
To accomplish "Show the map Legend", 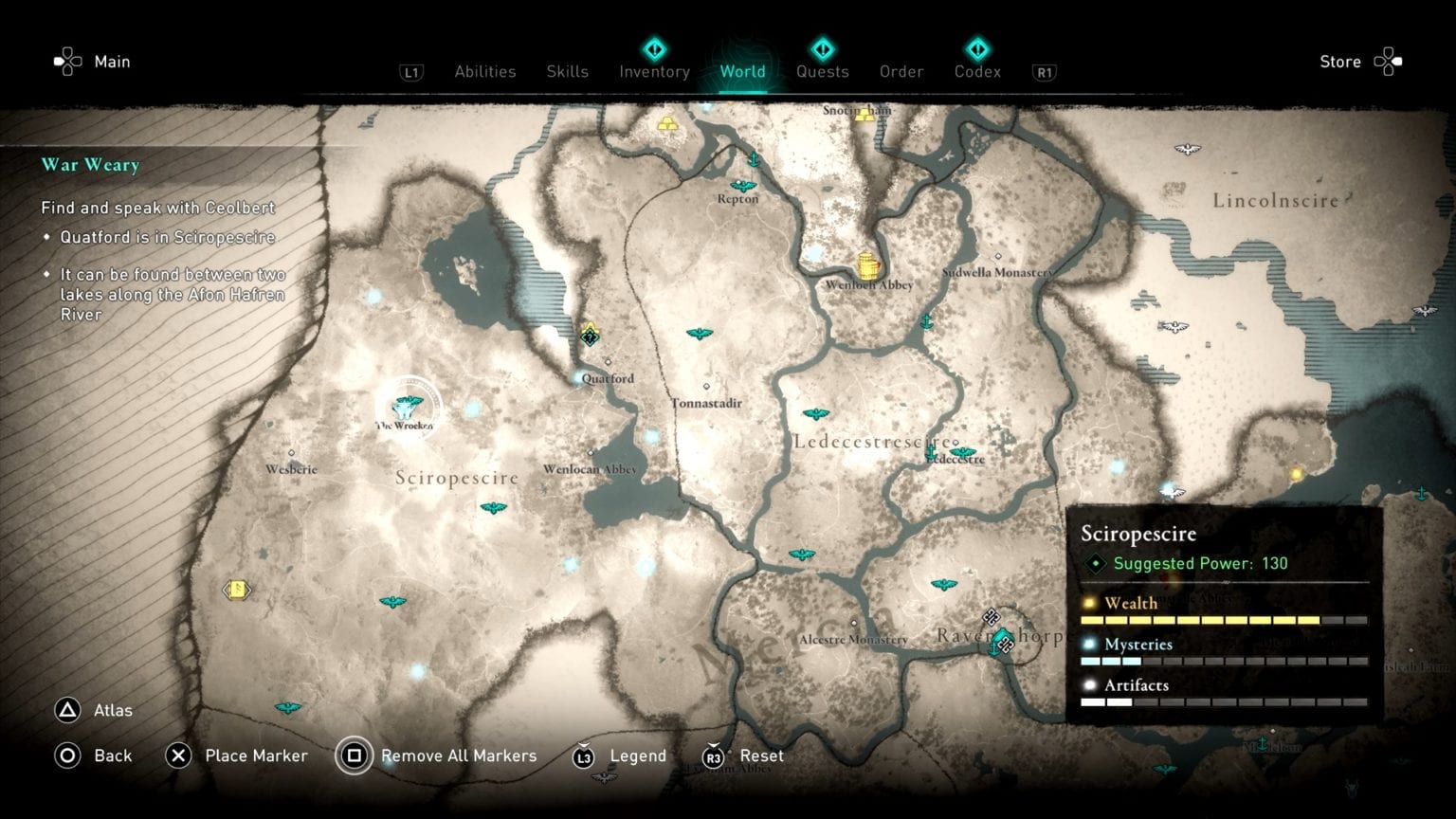I will [x=620, y=755].
